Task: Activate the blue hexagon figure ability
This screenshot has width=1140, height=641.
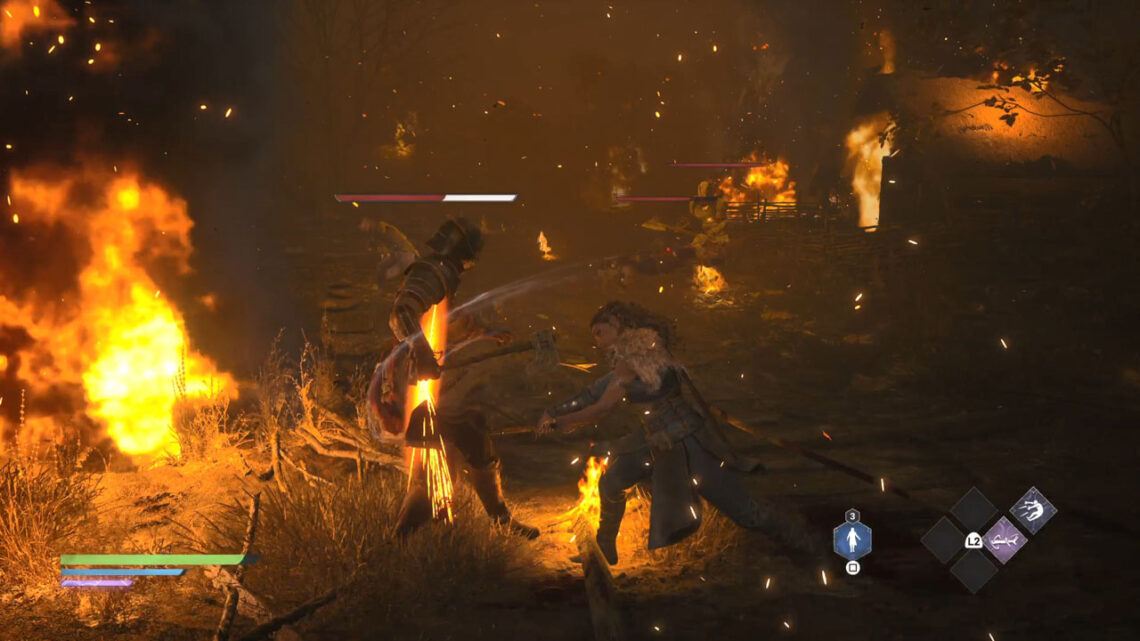Action: click(852, 541)
